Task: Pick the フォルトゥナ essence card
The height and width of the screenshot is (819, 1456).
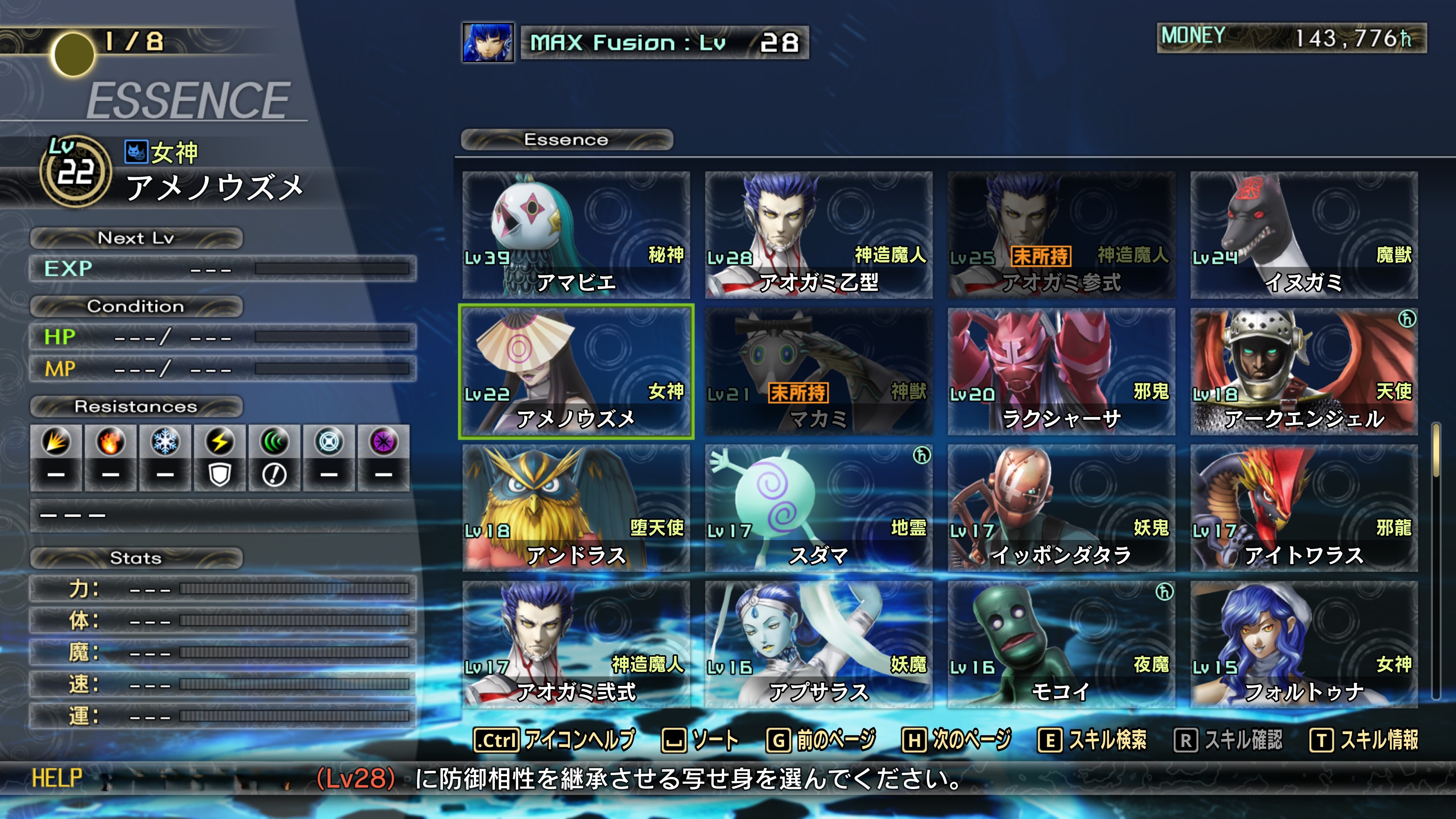Action: coord(1304,644)
